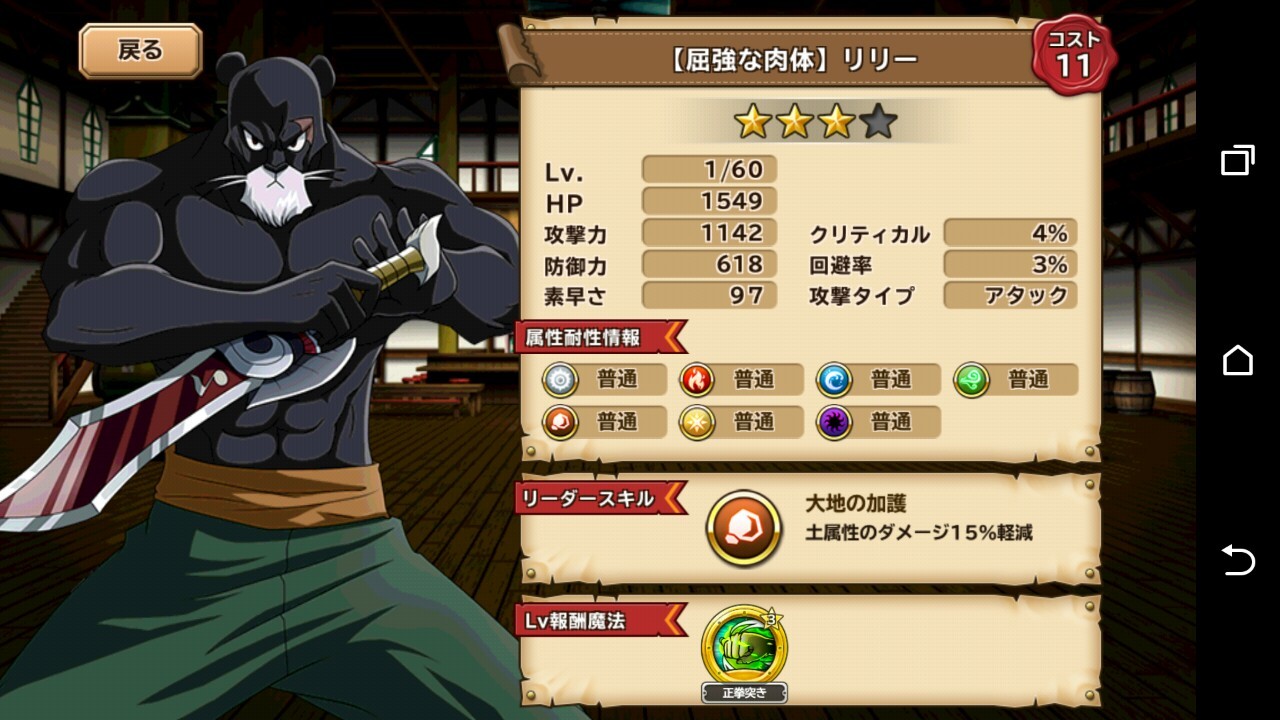The image size is (1280, 720).
Task: Select the 大地の加護 leader skill icon
Action: [744, 528]
